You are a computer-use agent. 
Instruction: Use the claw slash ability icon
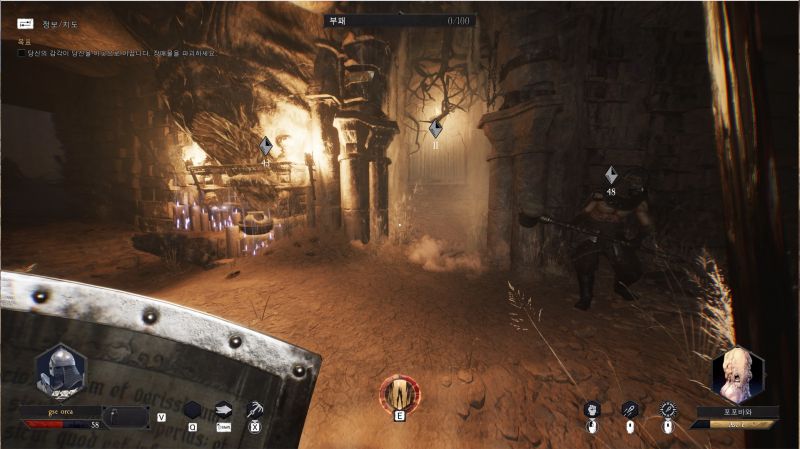coord(255,409)
